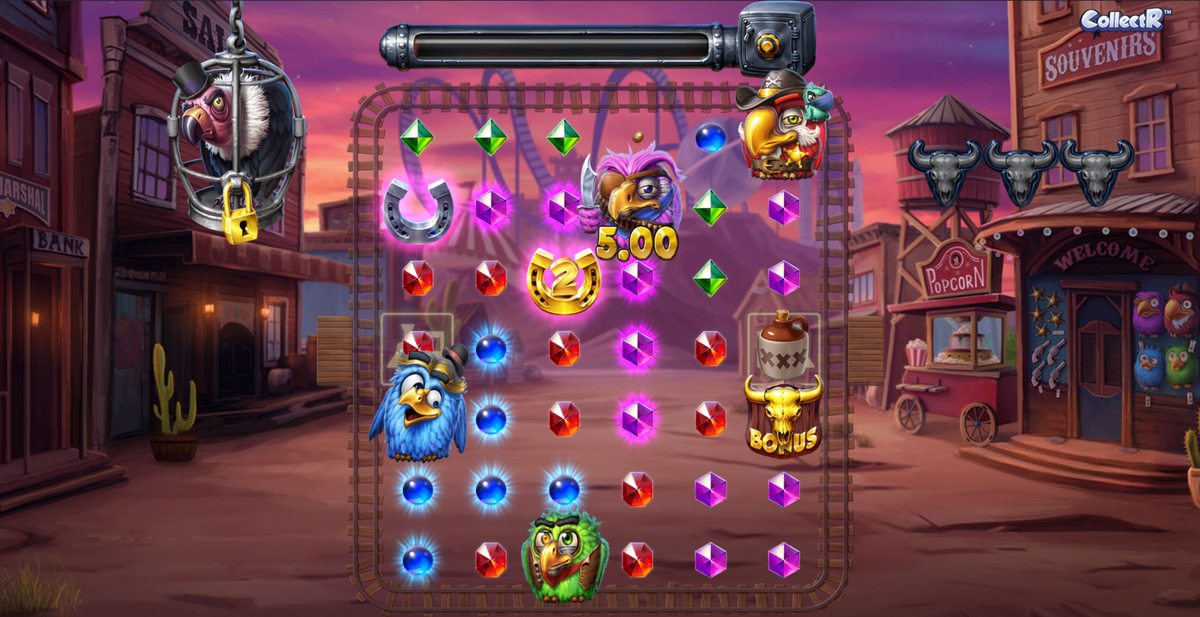Image resolution: width=1200 pixels, height=617 pixels.
Task: Click the XXX moonshine jug symbol
Action: click(783, 345)
